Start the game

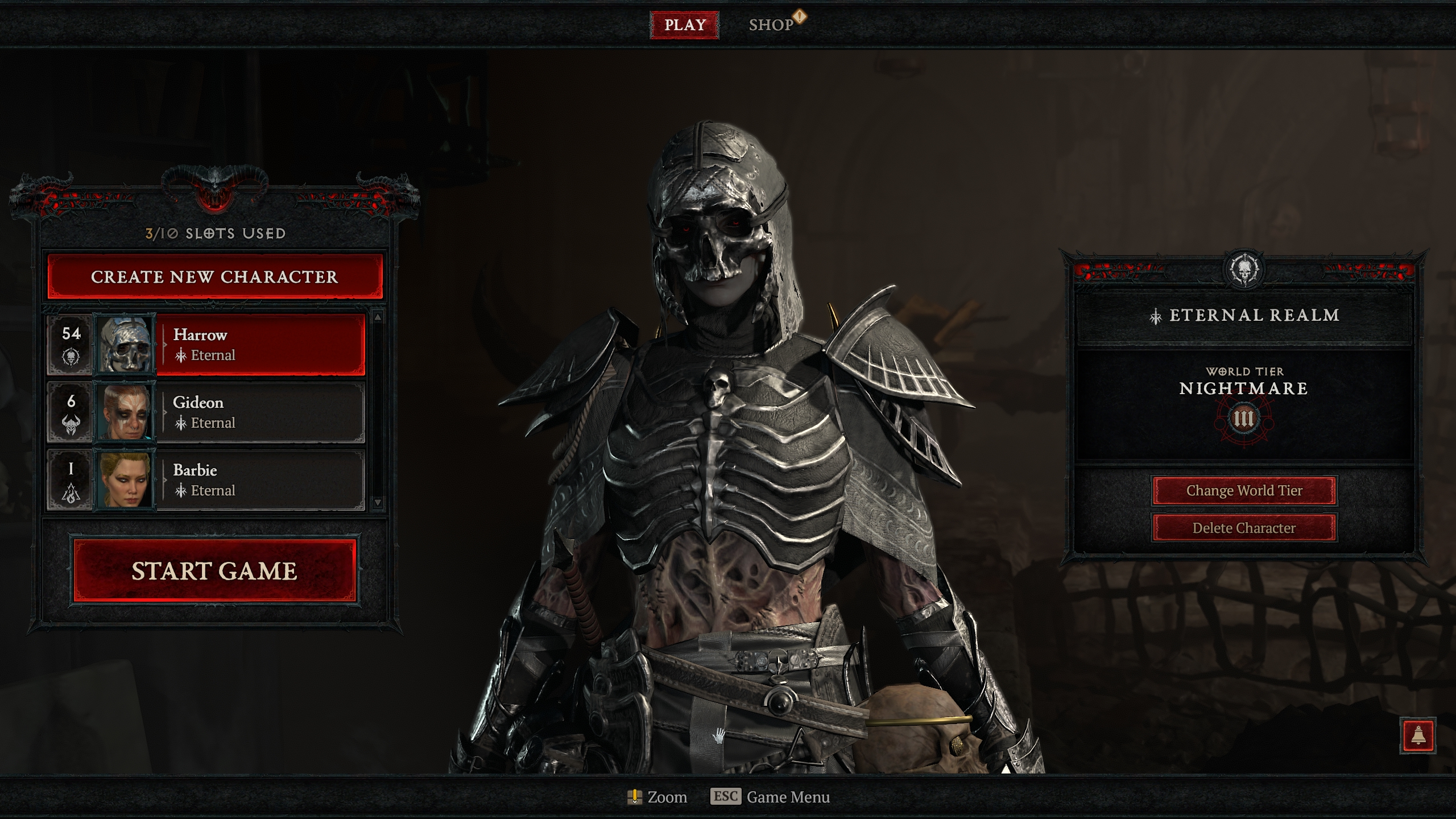(x=214, y=571)
